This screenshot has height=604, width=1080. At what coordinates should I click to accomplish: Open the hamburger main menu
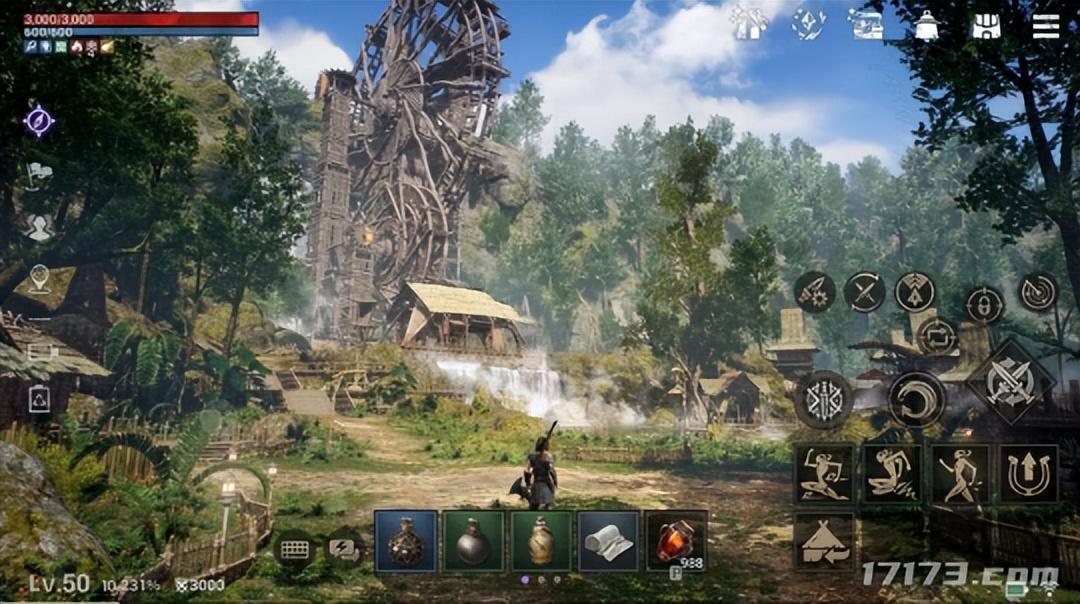[1045, 25]
